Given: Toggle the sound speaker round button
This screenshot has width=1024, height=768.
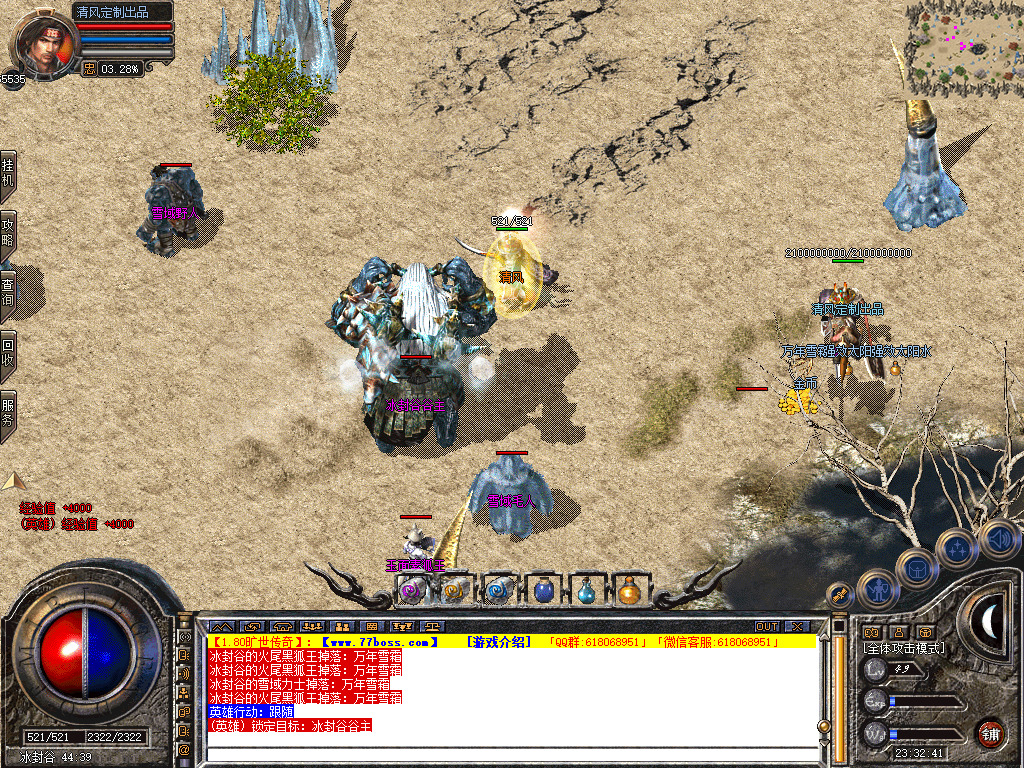Looking at the screenshot, I should coord(999,540).
